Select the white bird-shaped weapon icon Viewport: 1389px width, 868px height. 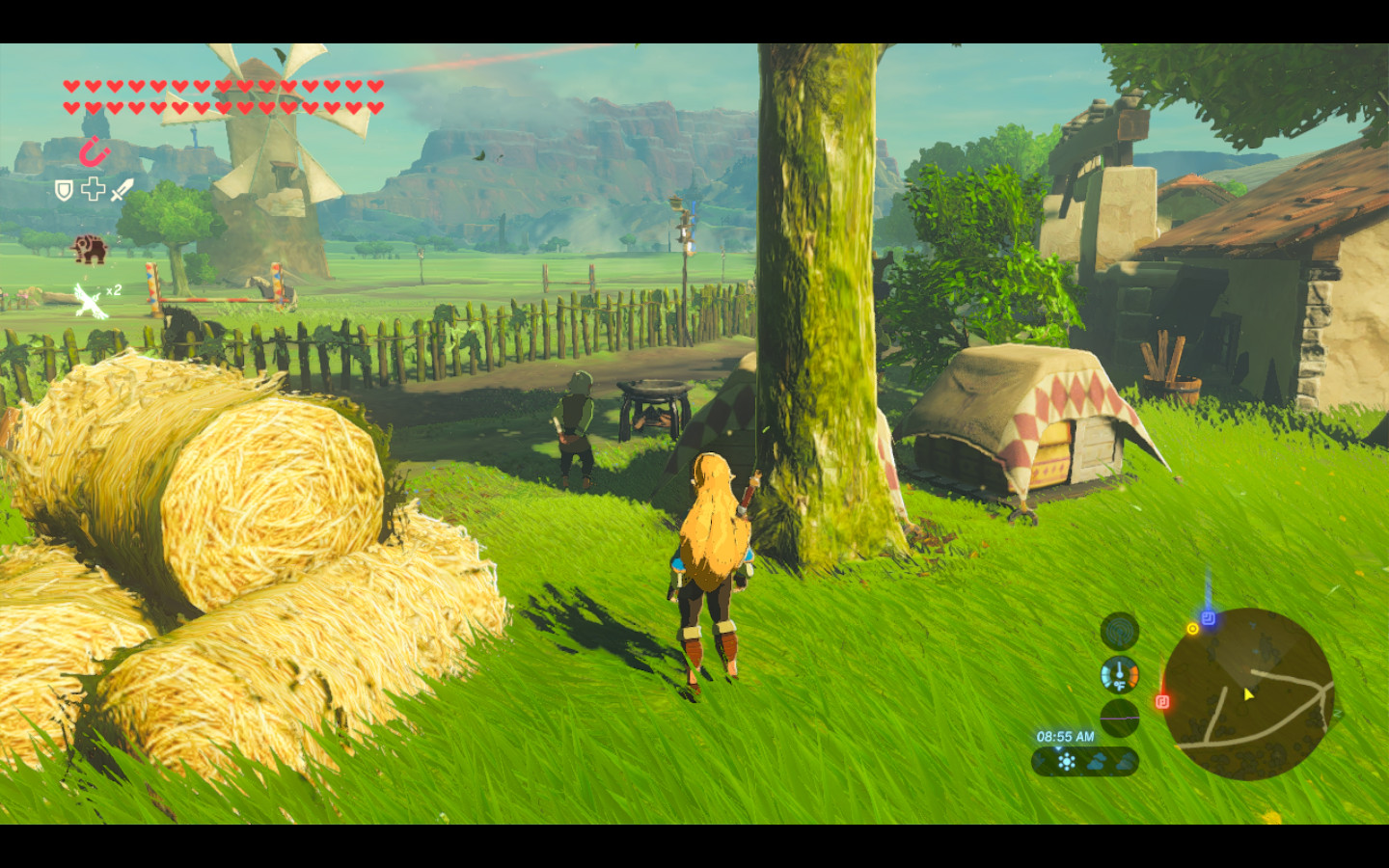[90, 301]
